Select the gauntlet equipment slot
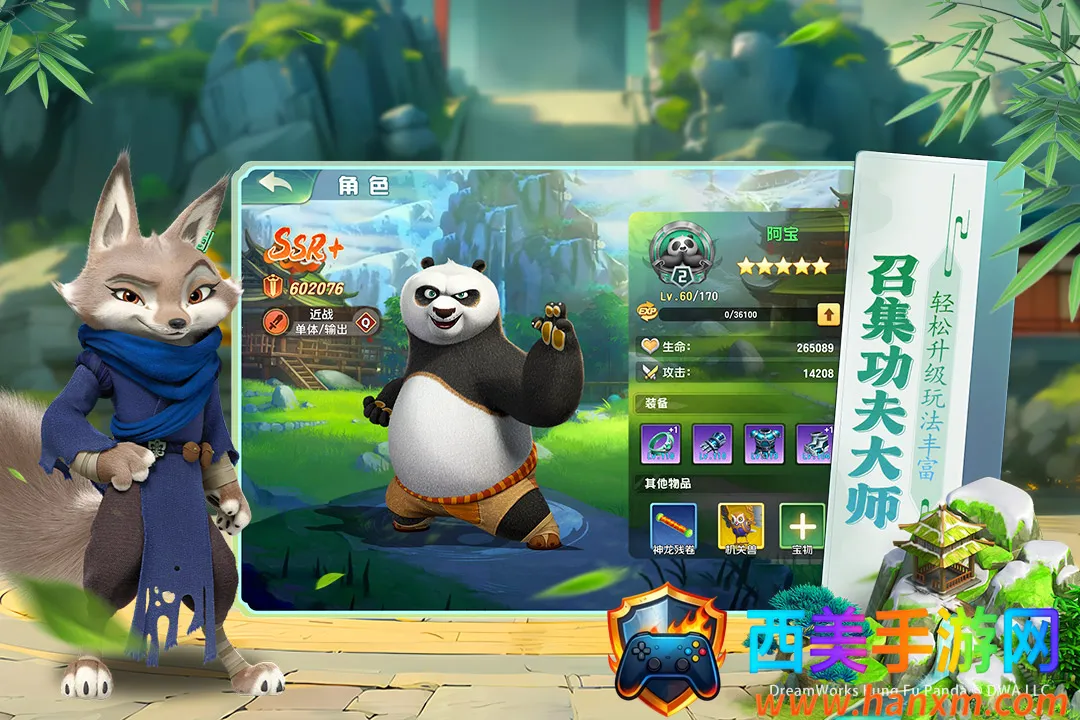1080x720 pixels. coord(712,444)
